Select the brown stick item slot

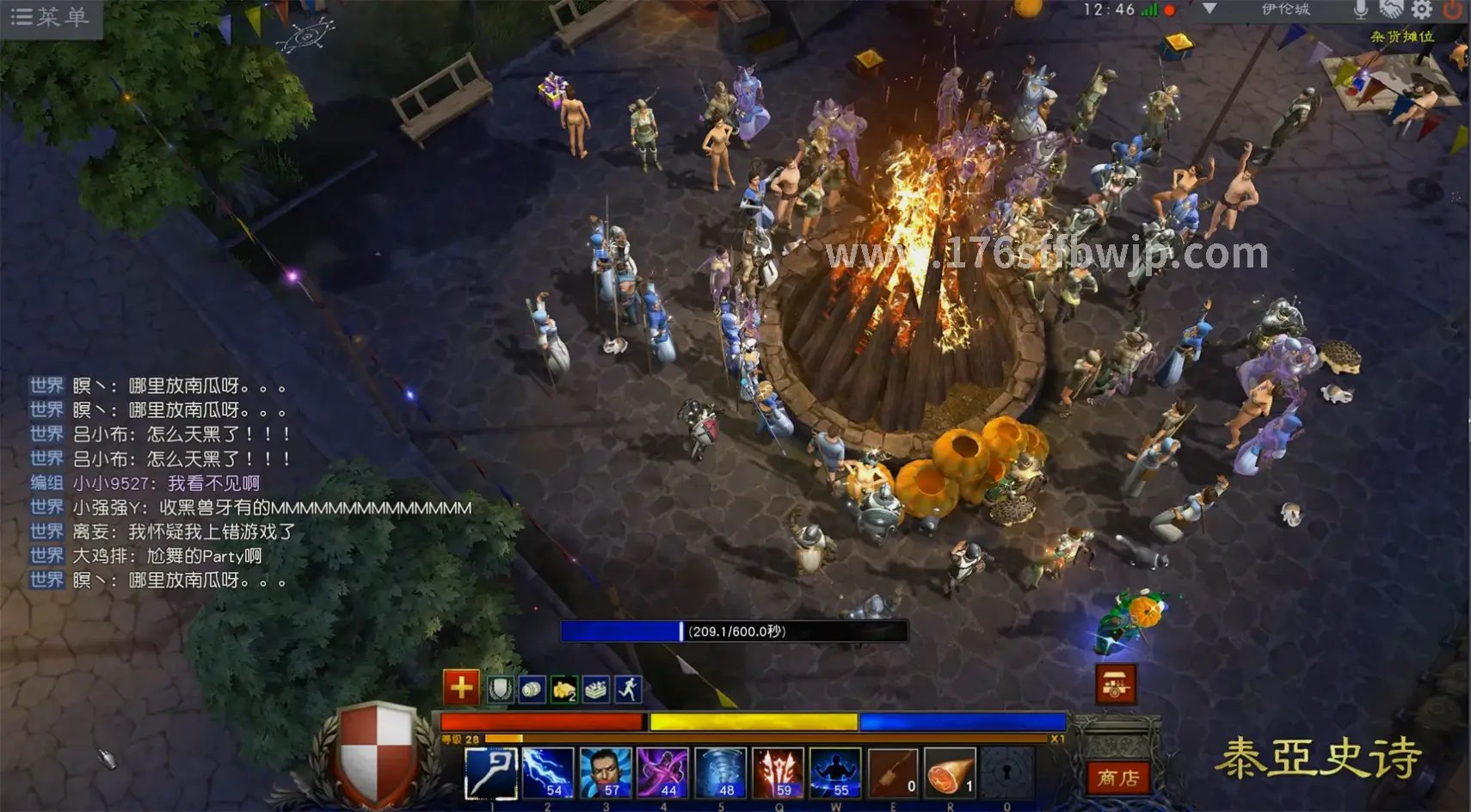coord(893,772)
